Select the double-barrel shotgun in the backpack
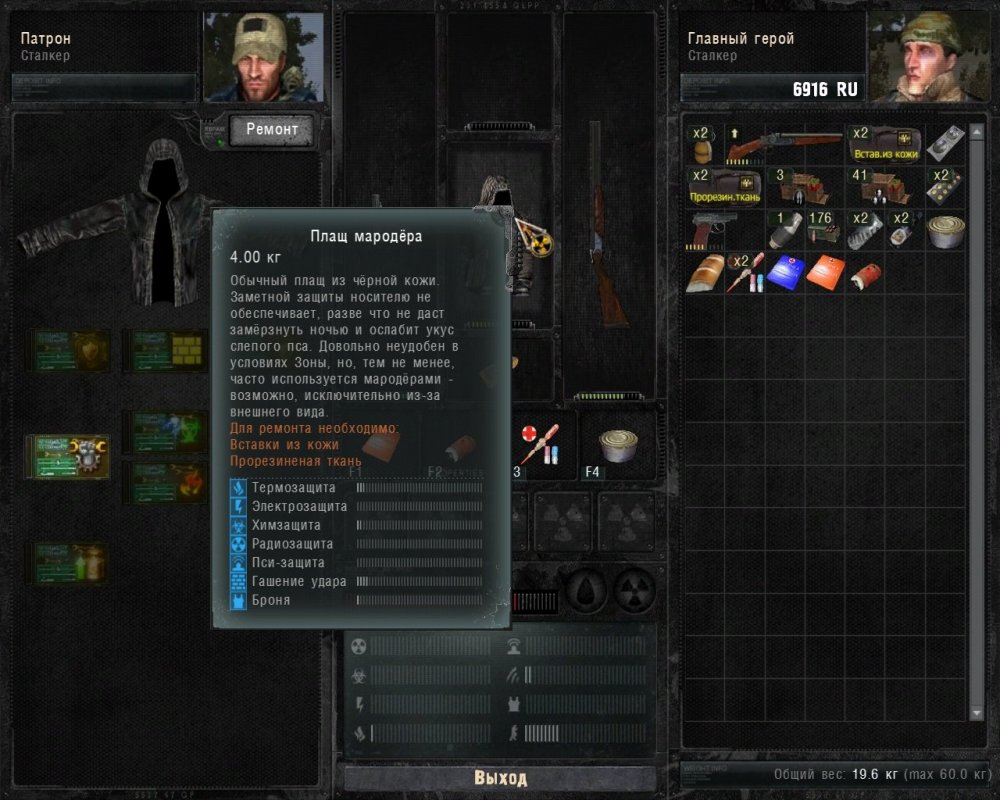The height and width of the screenshot is (800, 1000). point(784,147)
